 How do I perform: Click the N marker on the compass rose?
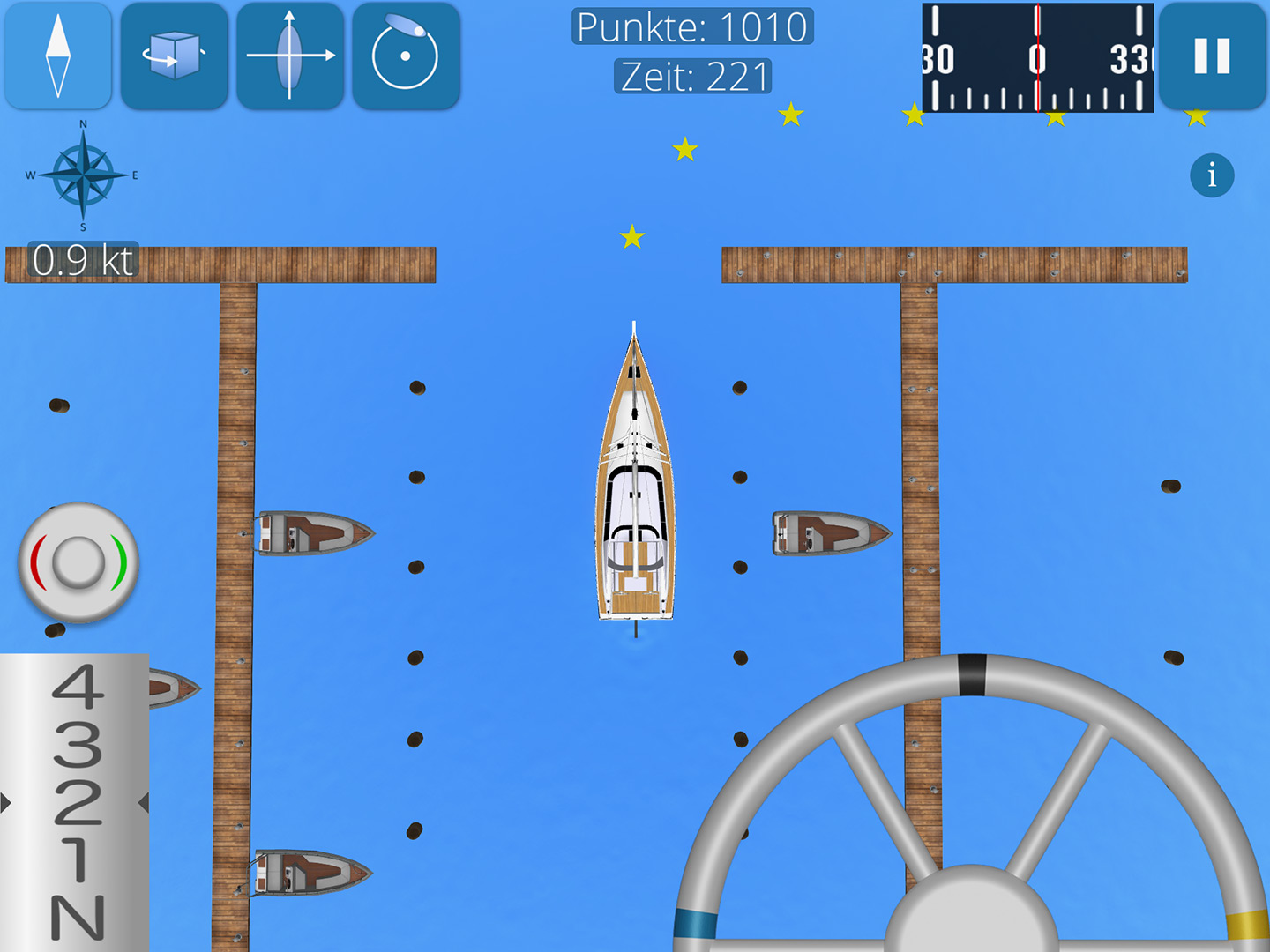click(x=82, y=125)
